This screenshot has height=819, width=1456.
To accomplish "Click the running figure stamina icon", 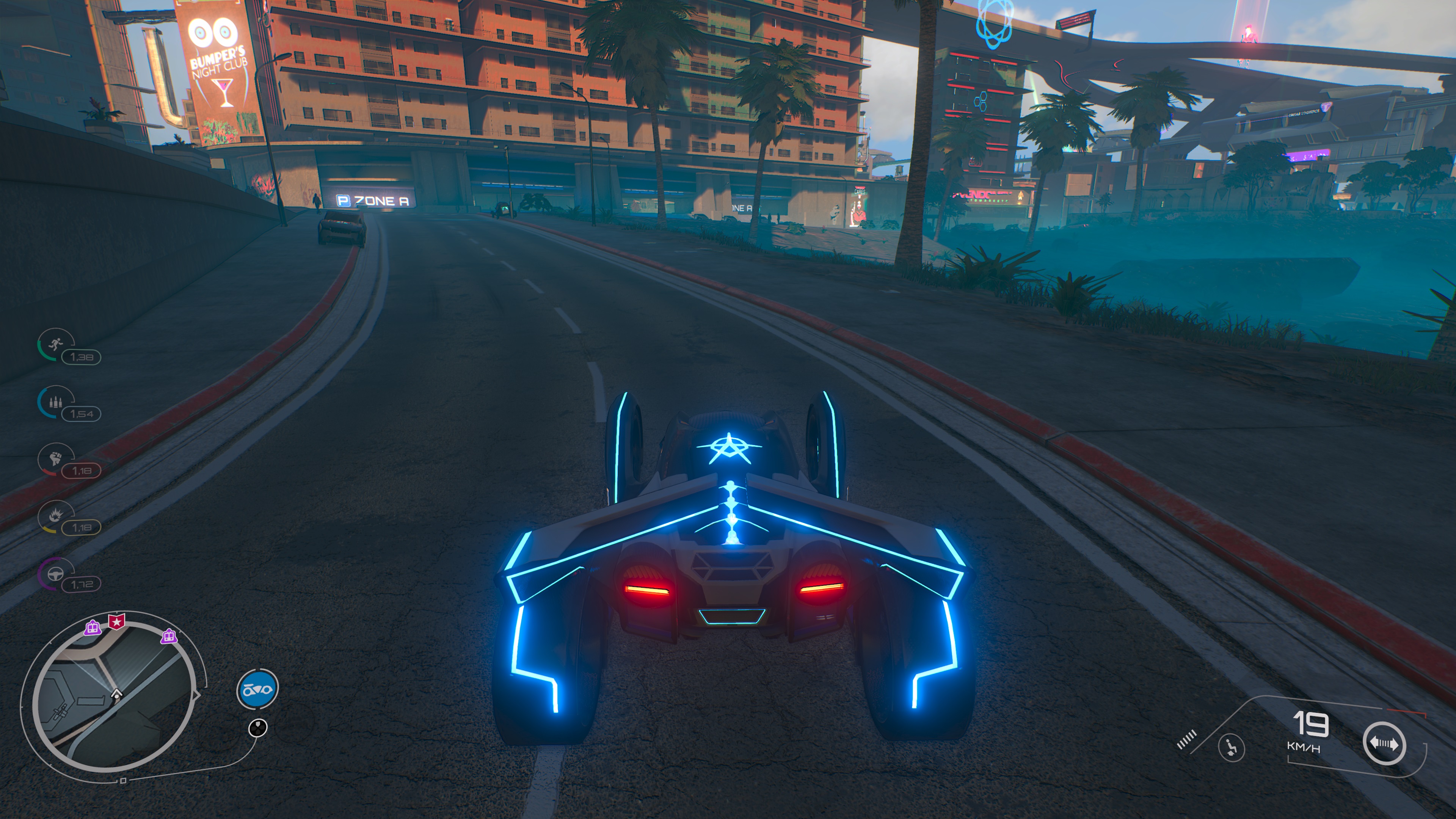I will 55,343.
